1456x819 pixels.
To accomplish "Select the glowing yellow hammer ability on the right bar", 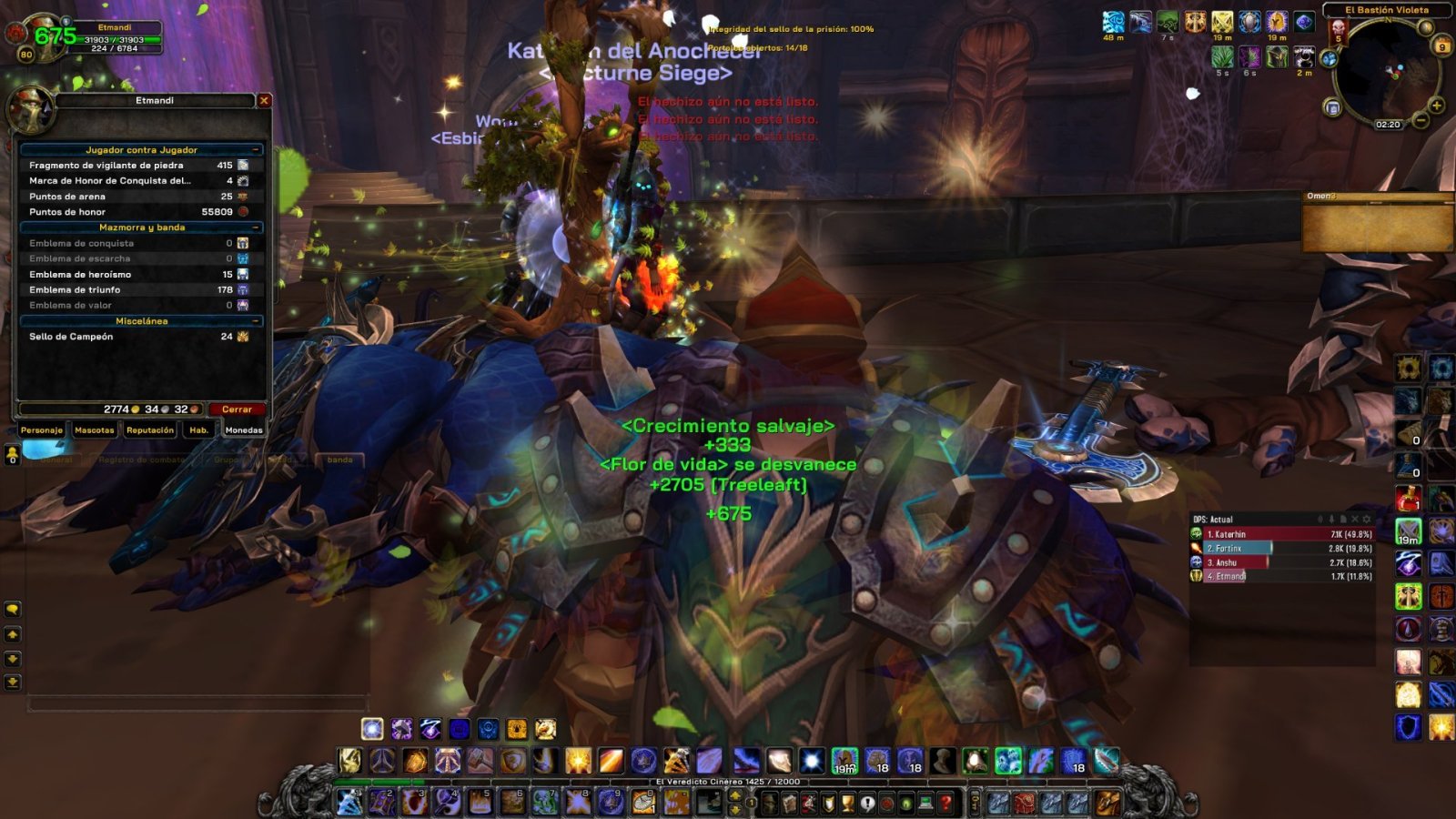I will coord(1410,594).
